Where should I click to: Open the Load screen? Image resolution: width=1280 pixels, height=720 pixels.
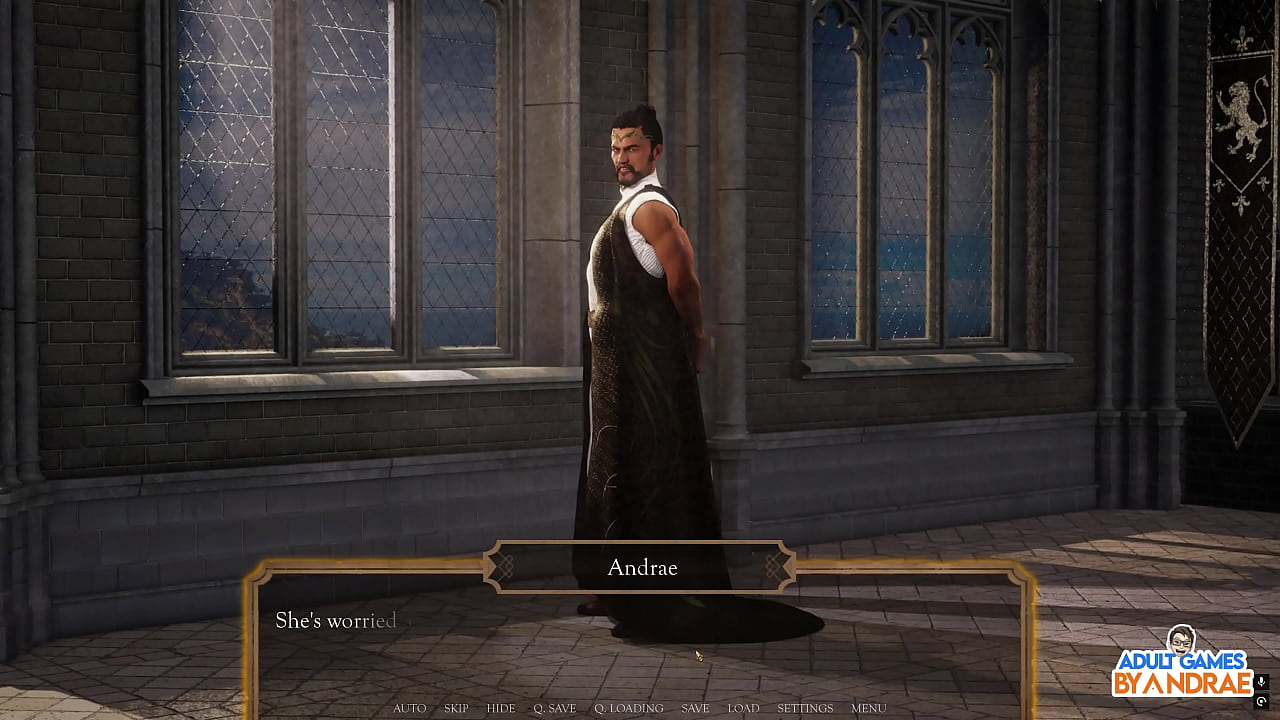tap(743, 708)
